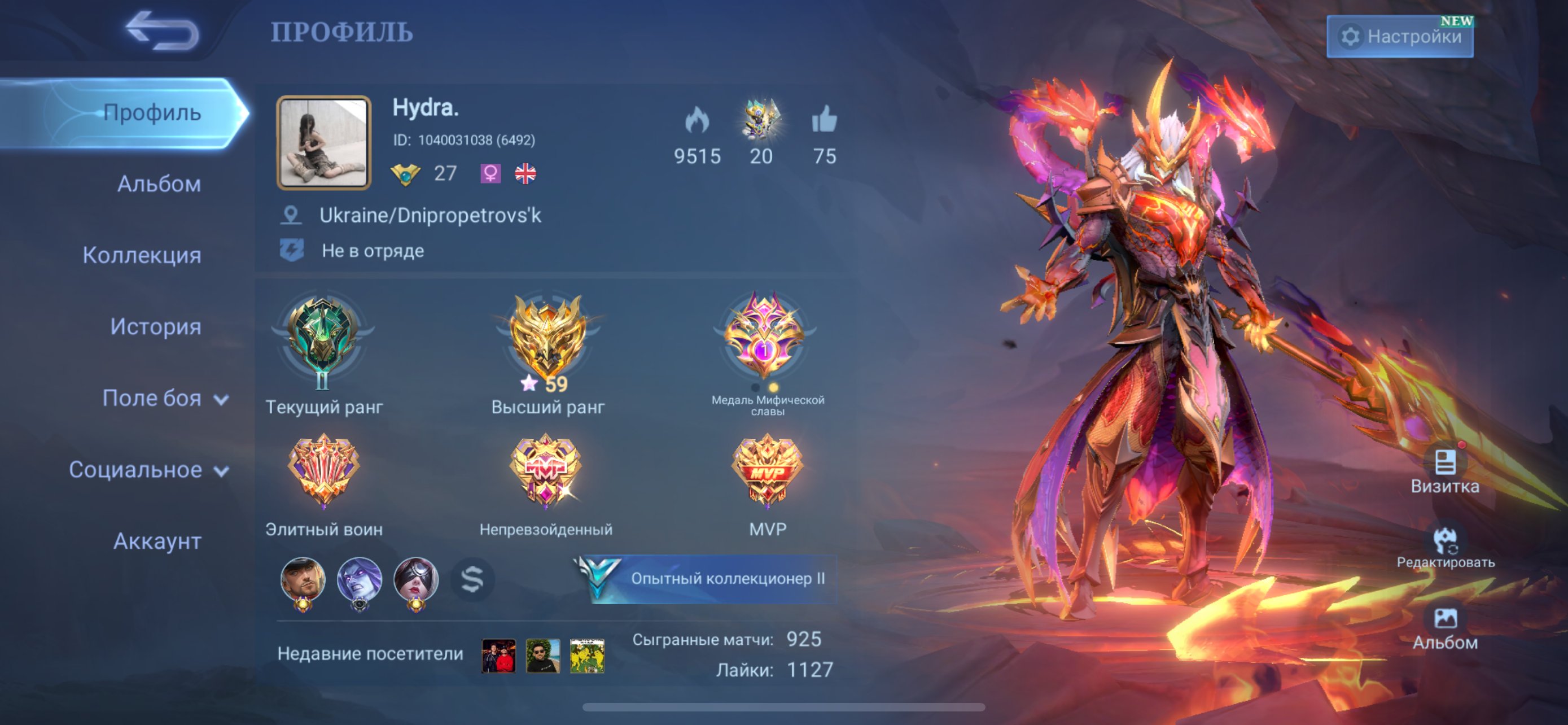This screenshot has width=1568, height=725.
Task: Expand the Социальное section
Action: click(148, 470)
